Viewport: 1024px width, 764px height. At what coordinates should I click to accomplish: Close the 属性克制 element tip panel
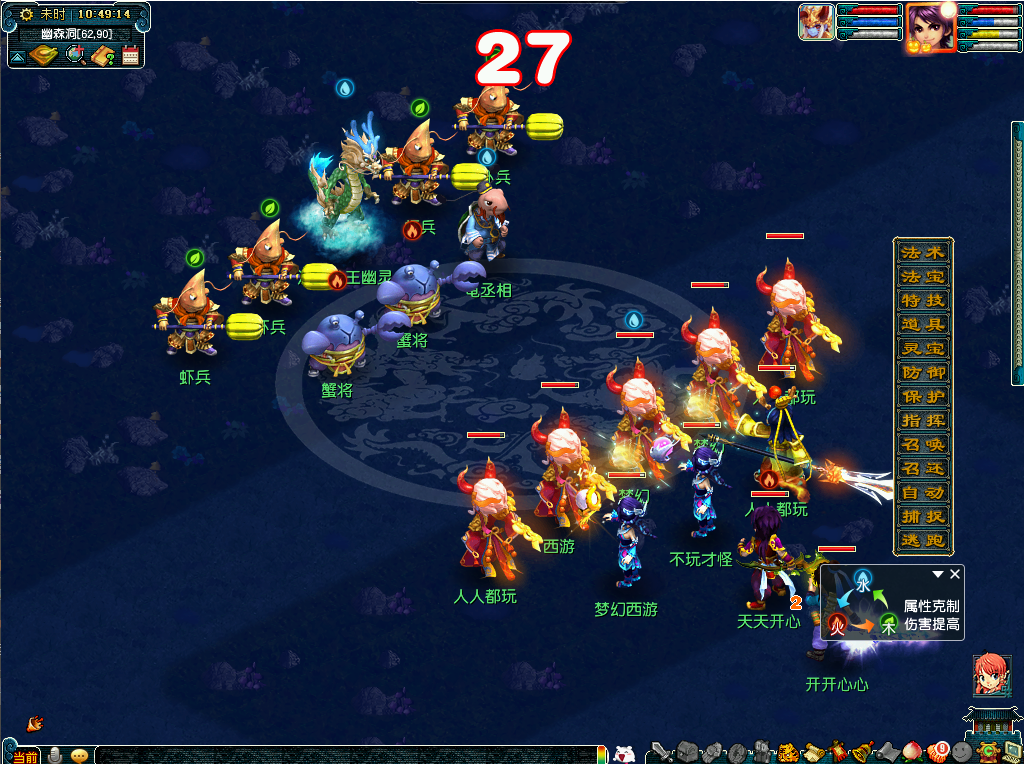(x=955, y=574)
